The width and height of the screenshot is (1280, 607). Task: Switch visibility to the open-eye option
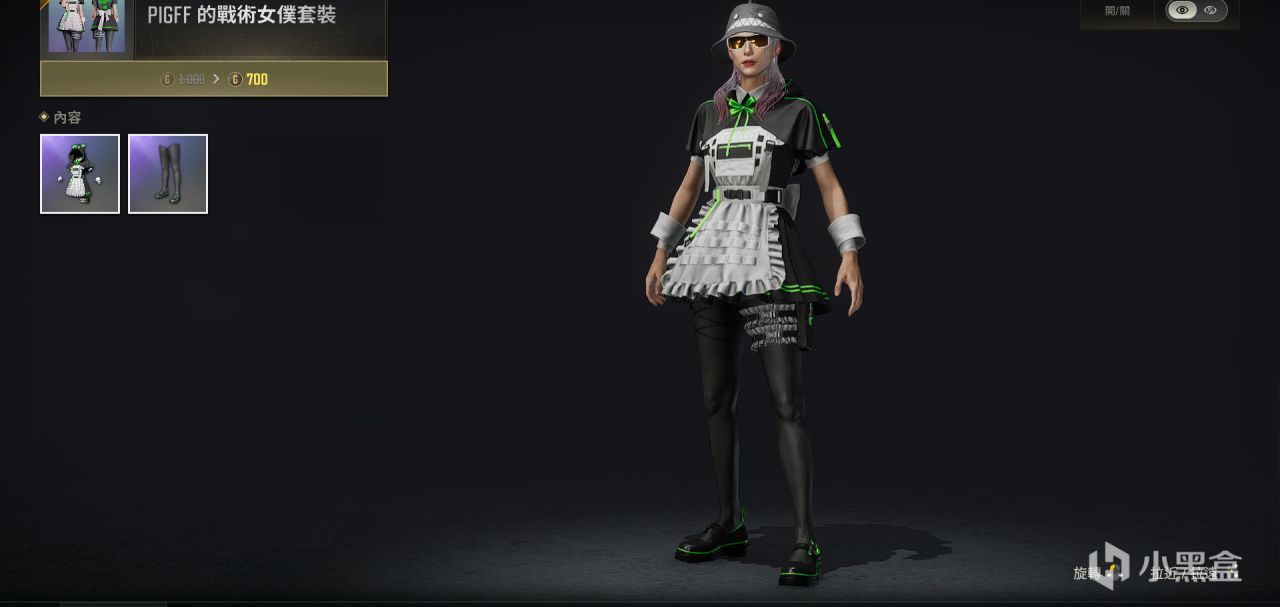tap(1182, 10)
